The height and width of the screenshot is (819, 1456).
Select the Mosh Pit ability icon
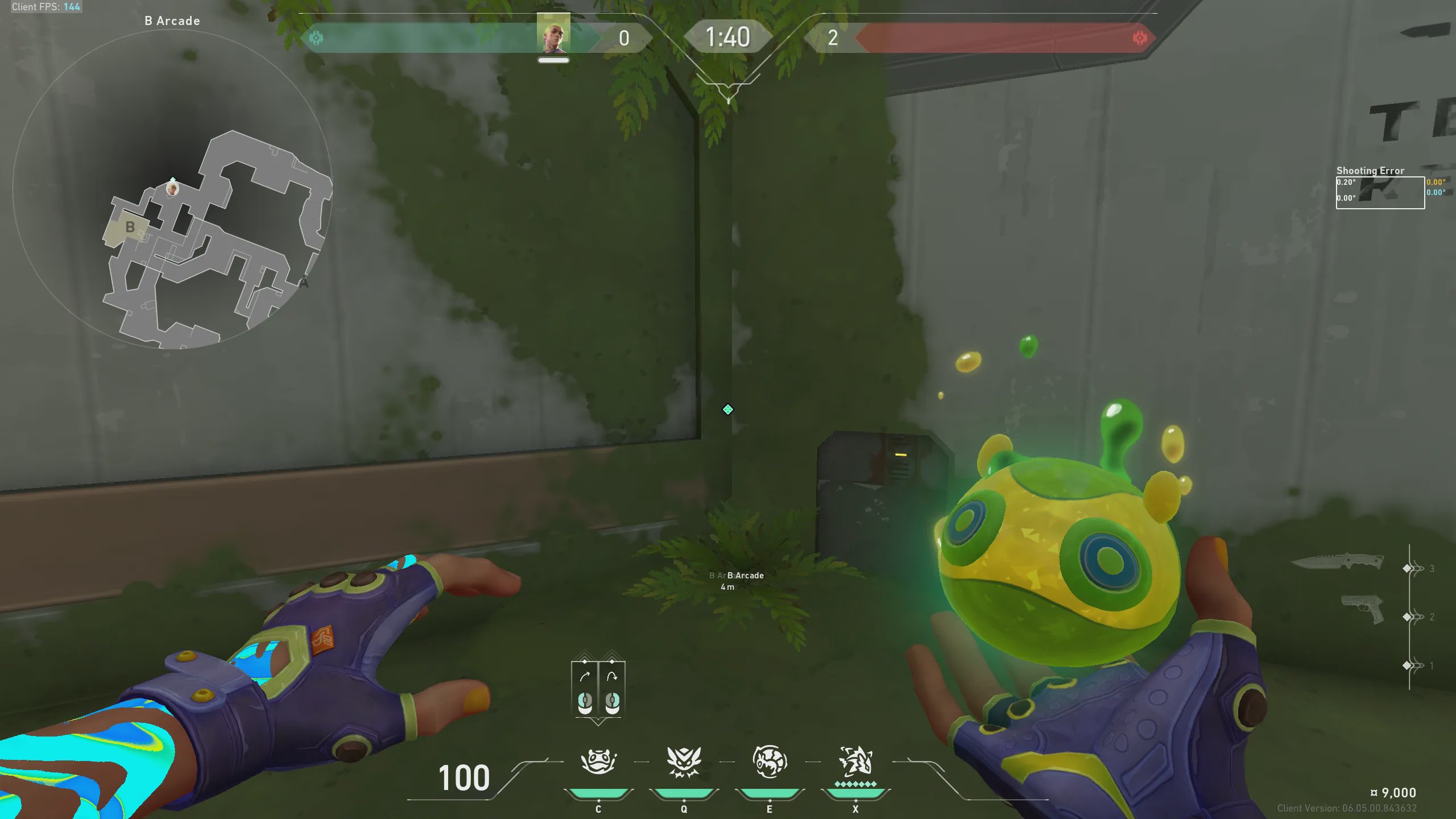tap(598, 762)
